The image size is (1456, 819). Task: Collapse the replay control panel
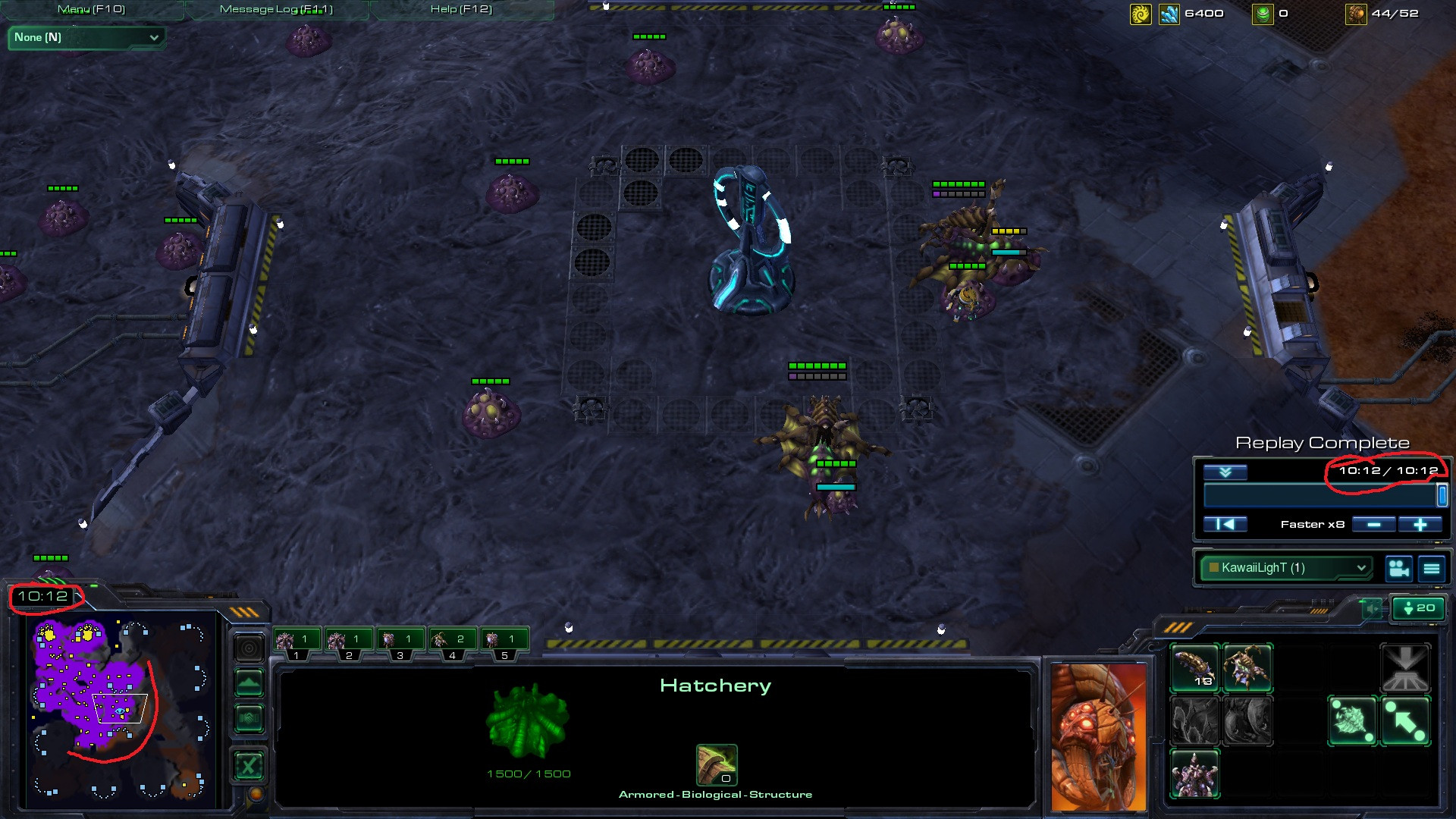[1225, 472]
